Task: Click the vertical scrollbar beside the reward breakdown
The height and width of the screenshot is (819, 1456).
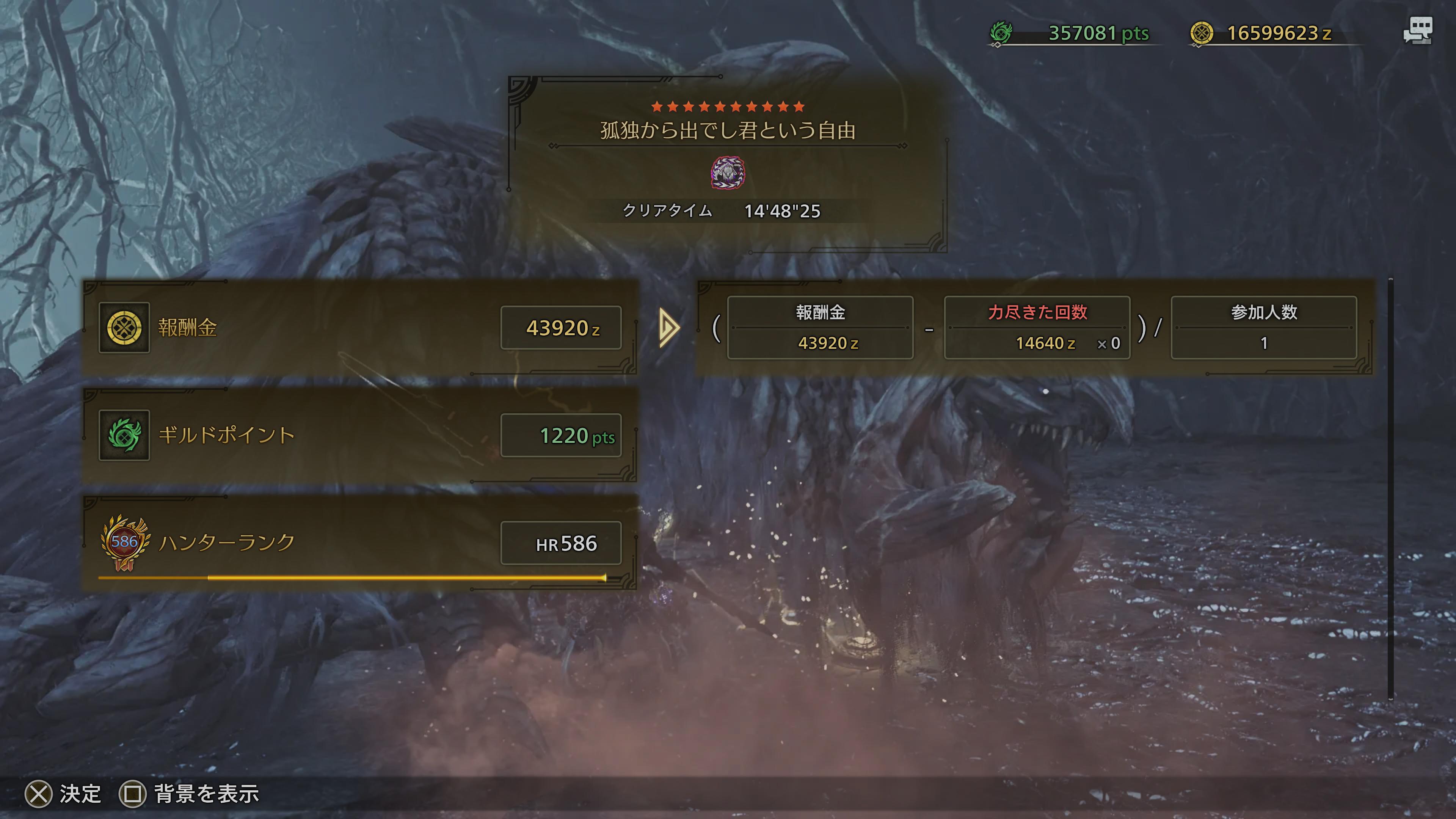Action: click(x=1390, y=489)
